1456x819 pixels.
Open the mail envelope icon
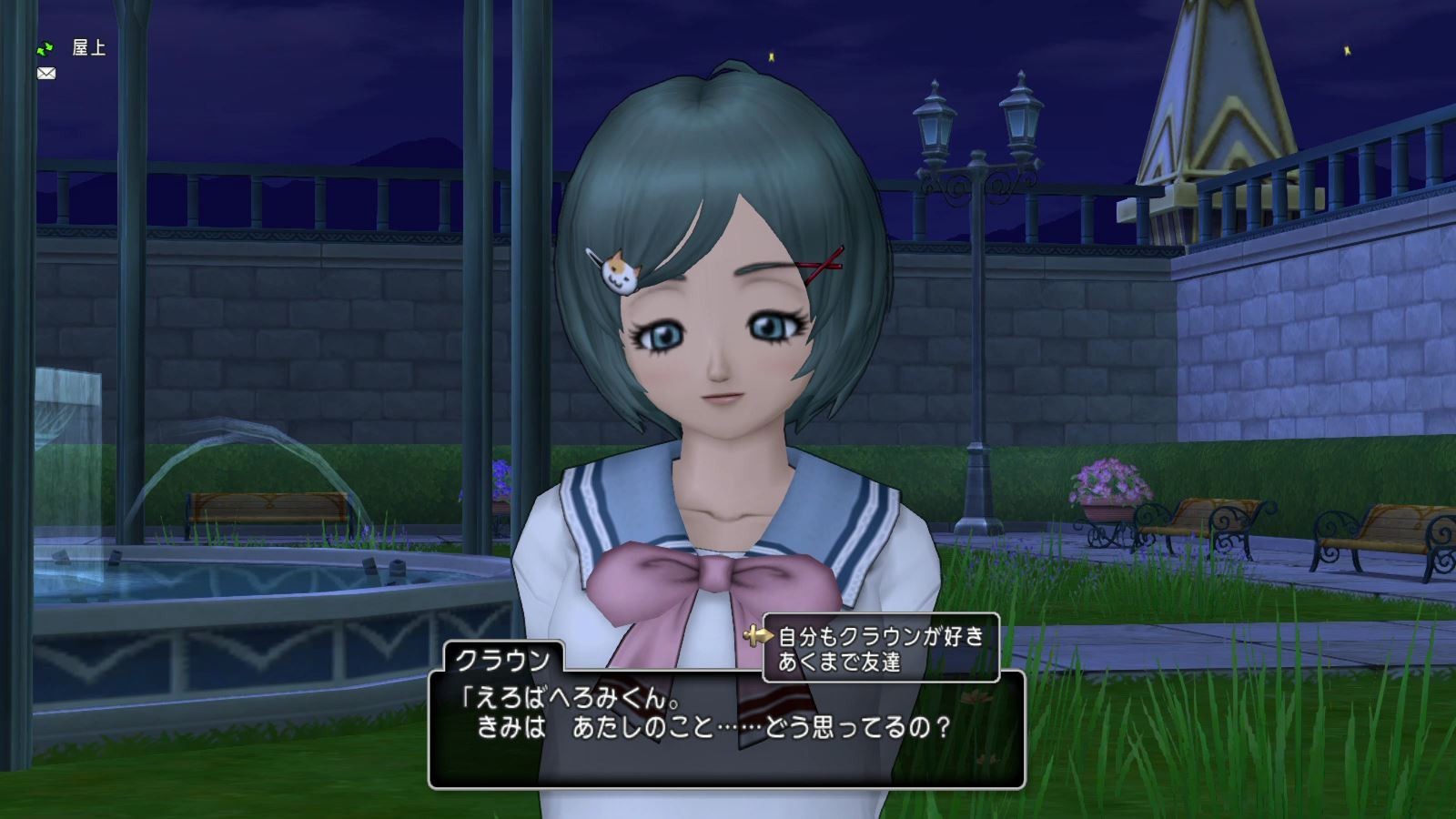point(45,74)
